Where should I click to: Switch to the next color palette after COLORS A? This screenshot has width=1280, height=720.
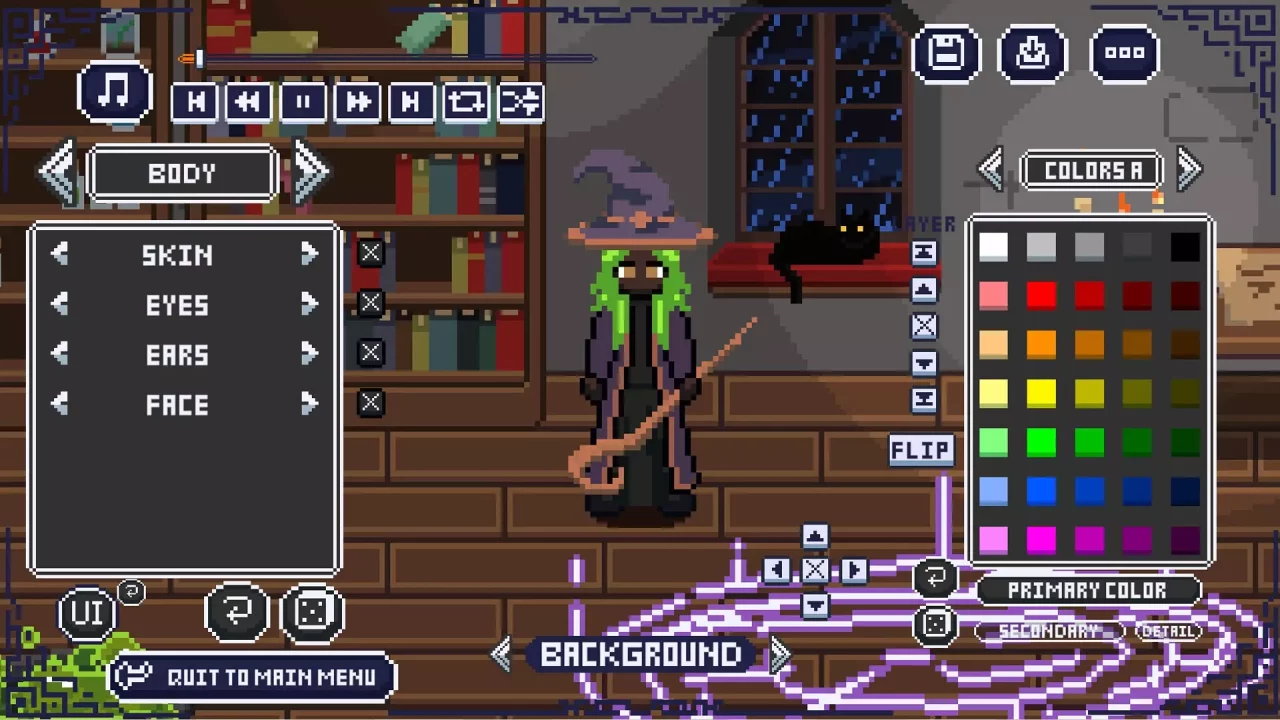tap(1188, 169)
